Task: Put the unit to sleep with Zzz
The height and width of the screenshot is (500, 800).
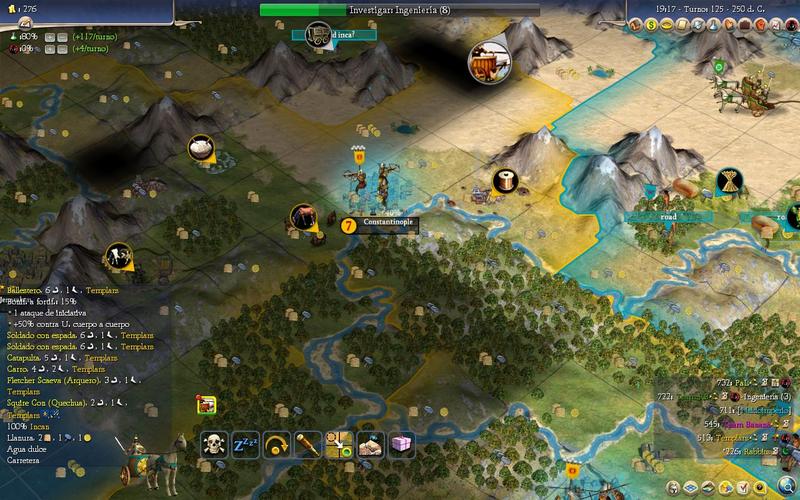Action: [245, 445]
